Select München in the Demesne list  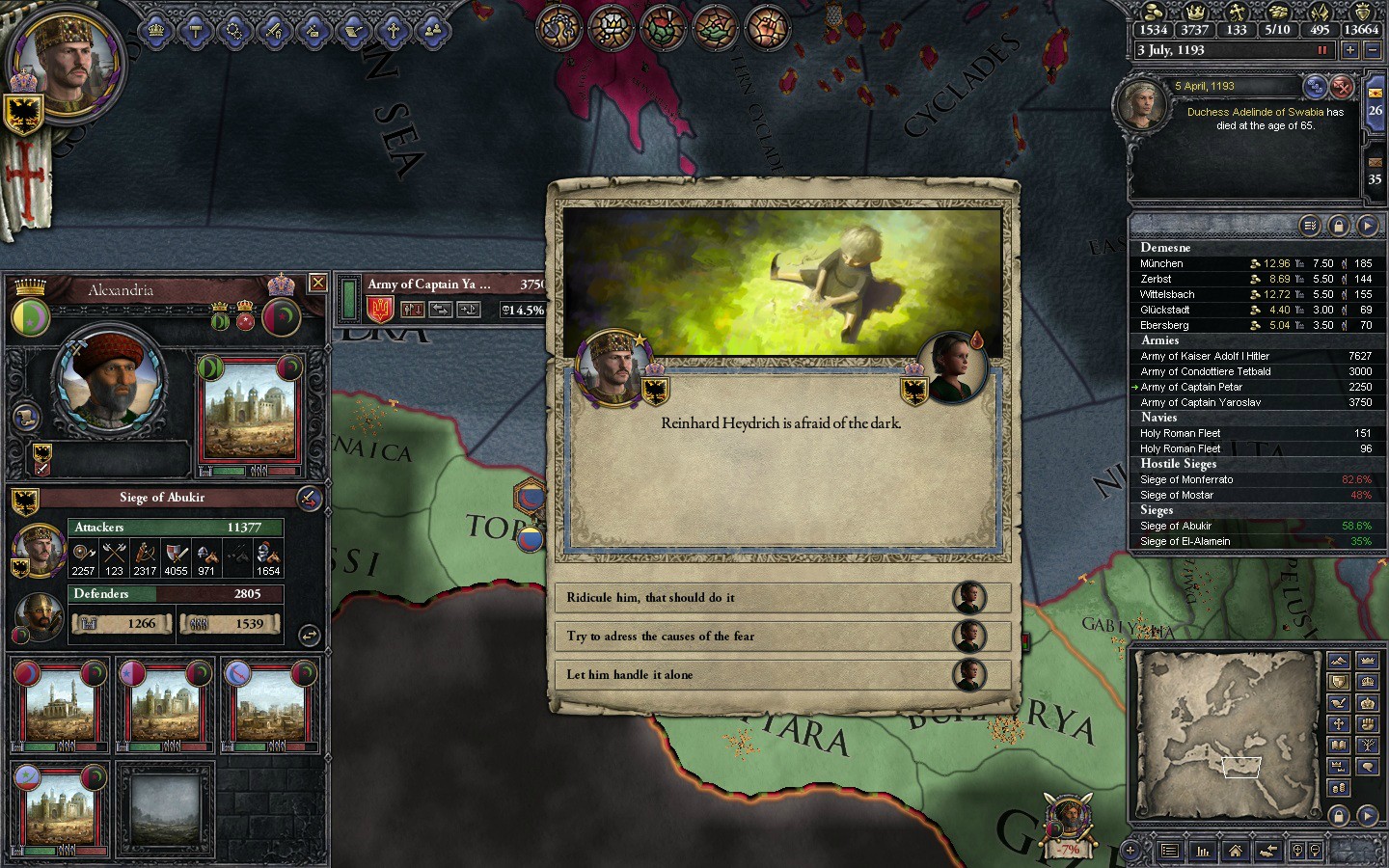pos(1161,263)
